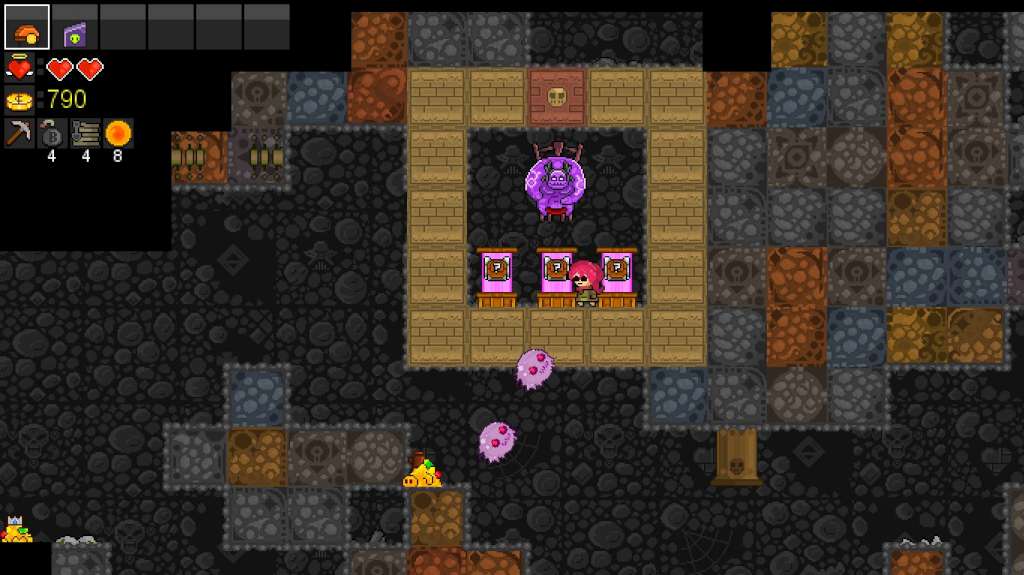Select the rope ladder item icon
Viewport: 1024px width, 575px height.
click(x=85, y=133)
